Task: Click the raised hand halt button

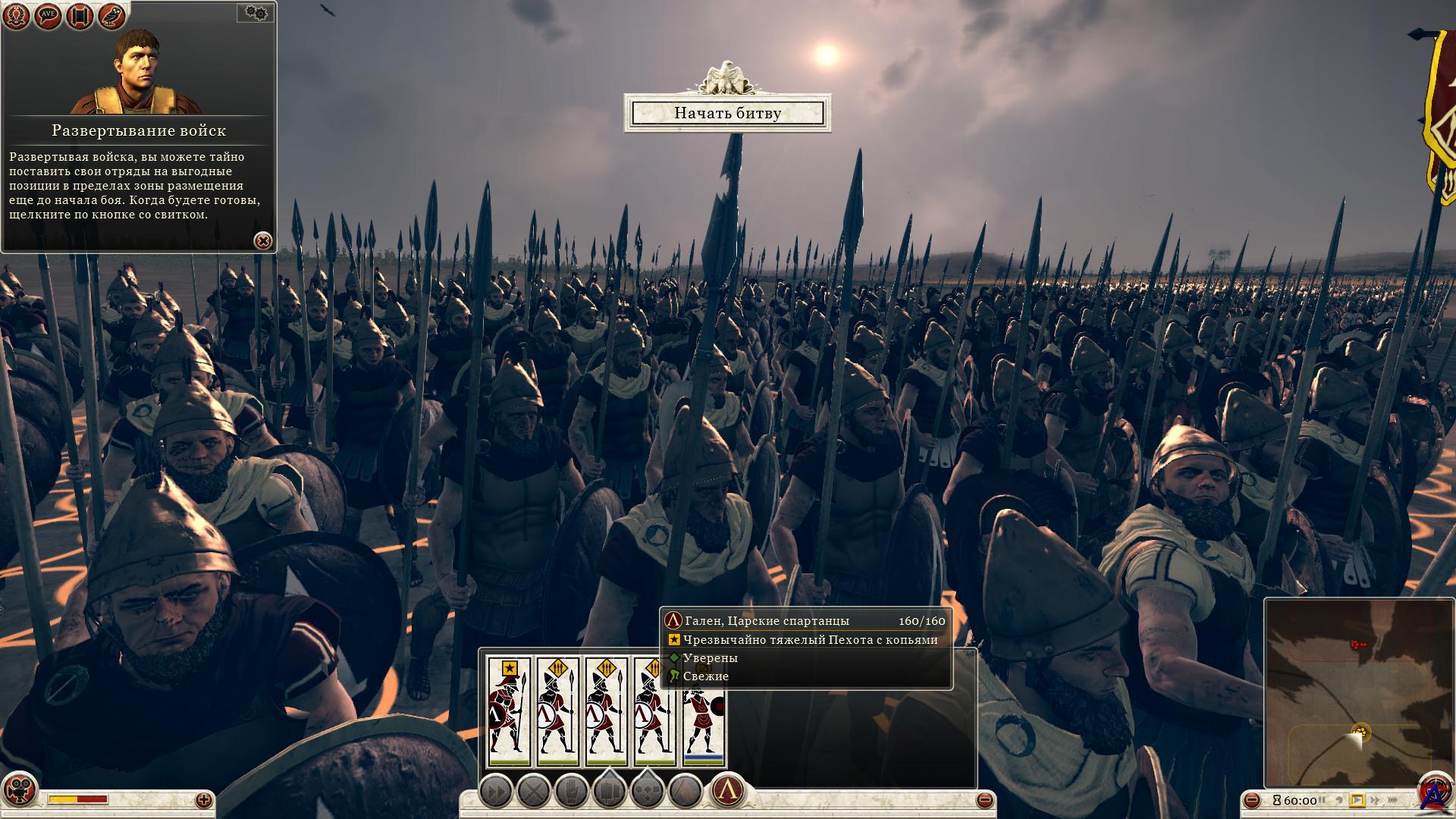Action: click(571, 792)
